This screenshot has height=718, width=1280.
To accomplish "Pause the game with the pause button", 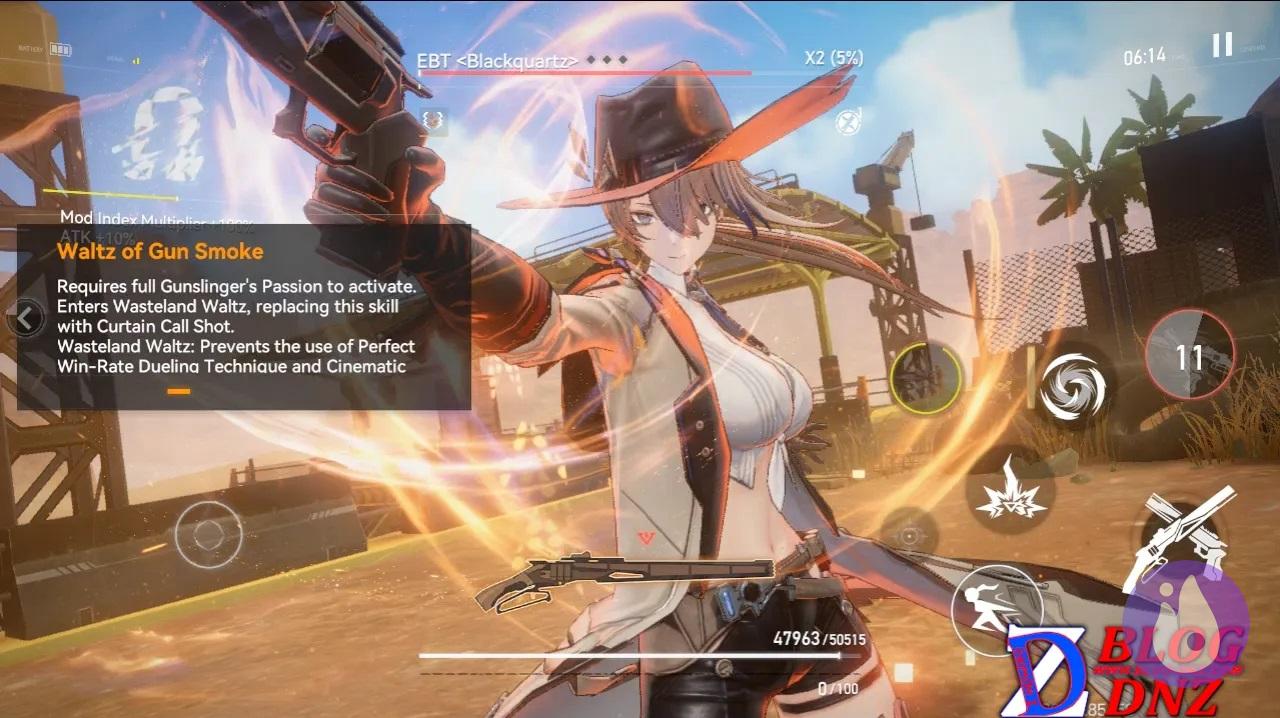I will 1222,45.
